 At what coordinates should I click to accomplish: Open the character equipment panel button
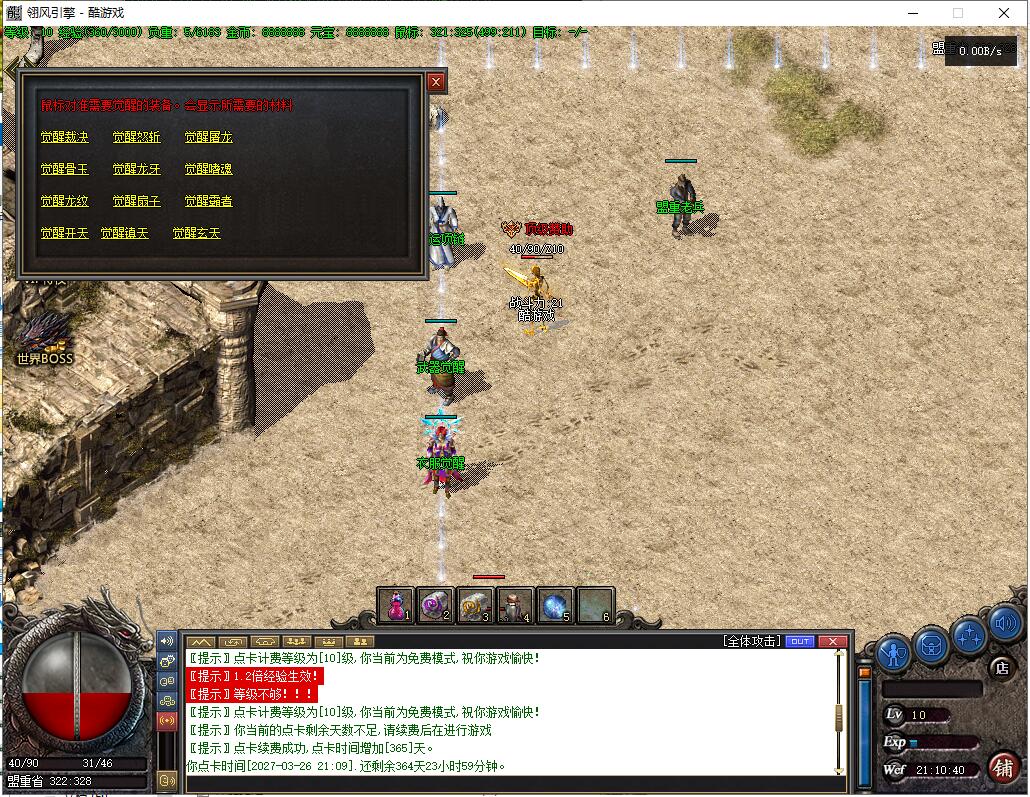pyautogui.click(x=893, y=652)
